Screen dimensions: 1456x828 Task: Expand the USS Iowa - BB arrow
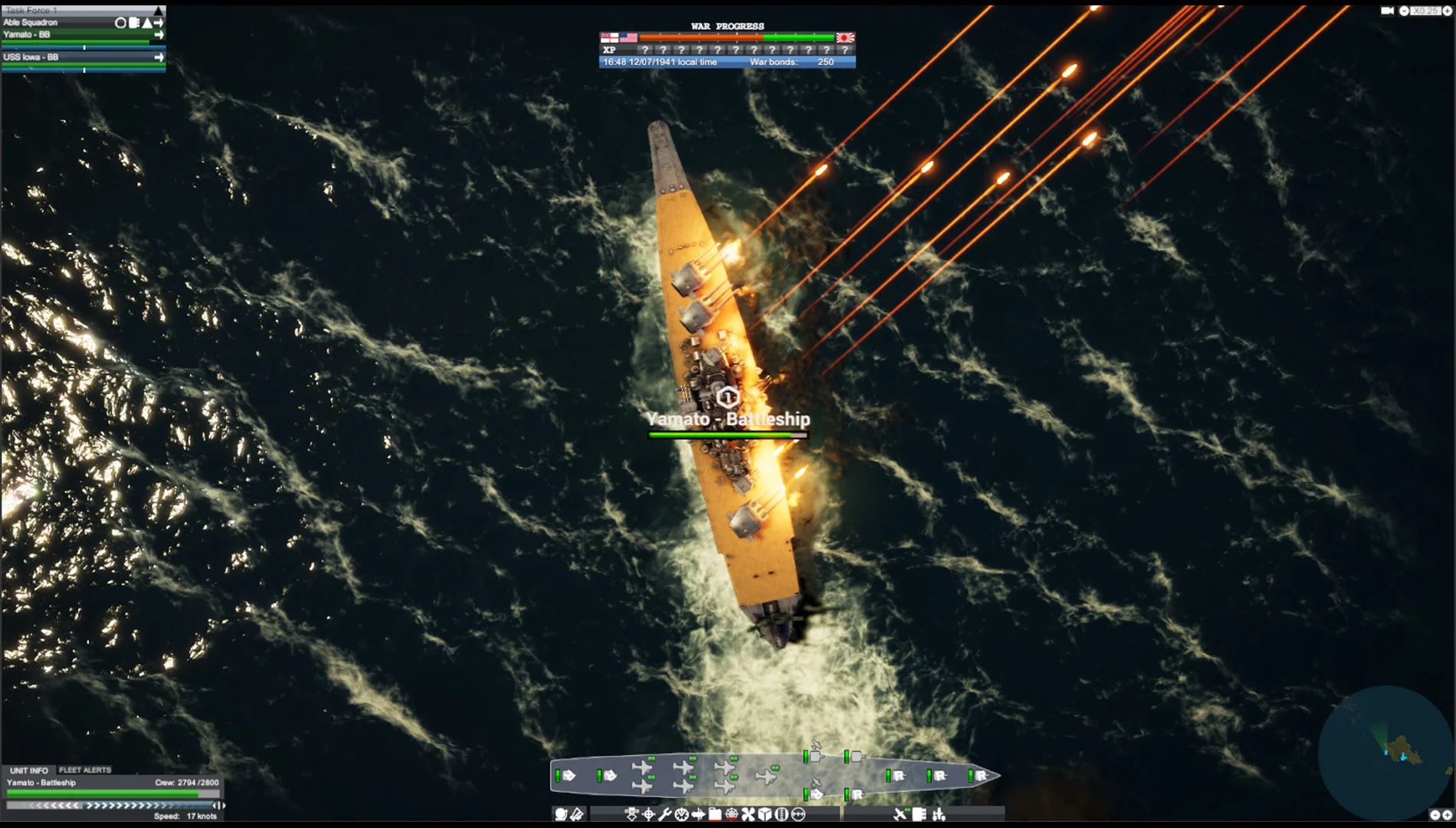159,57
